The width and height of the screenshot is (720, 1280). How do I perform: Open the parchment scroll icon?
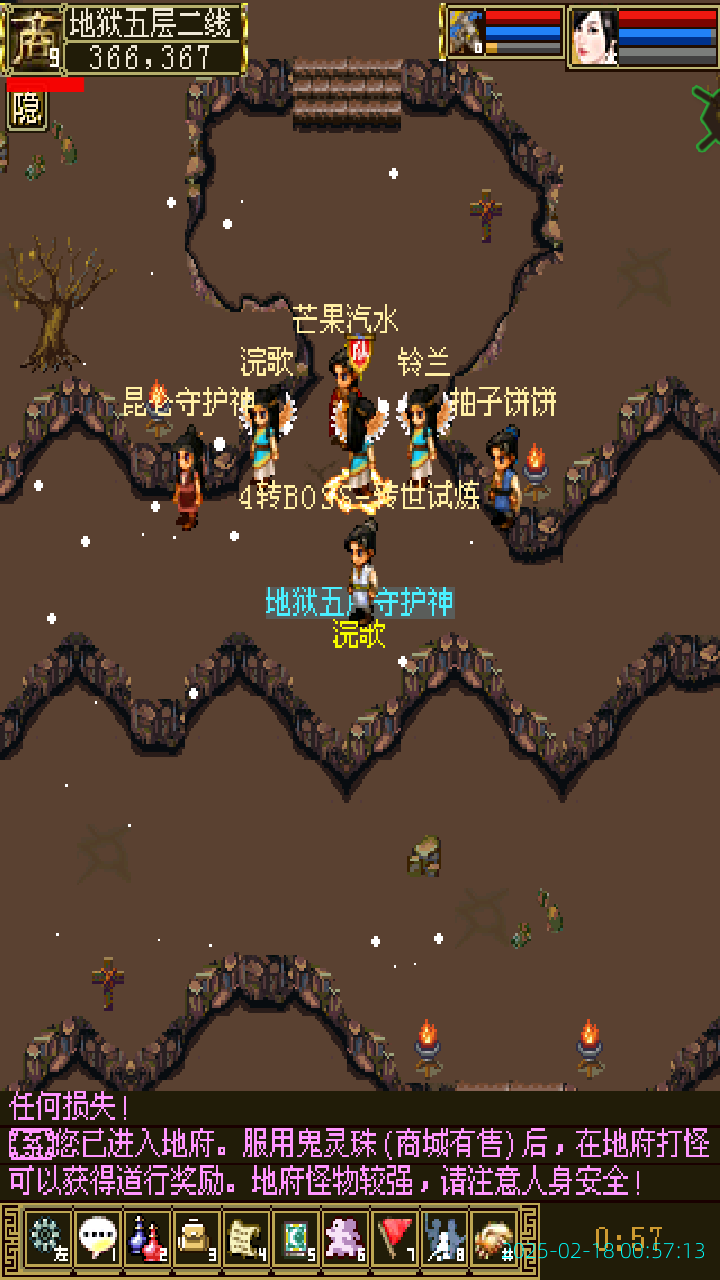tap(246, 1237)
